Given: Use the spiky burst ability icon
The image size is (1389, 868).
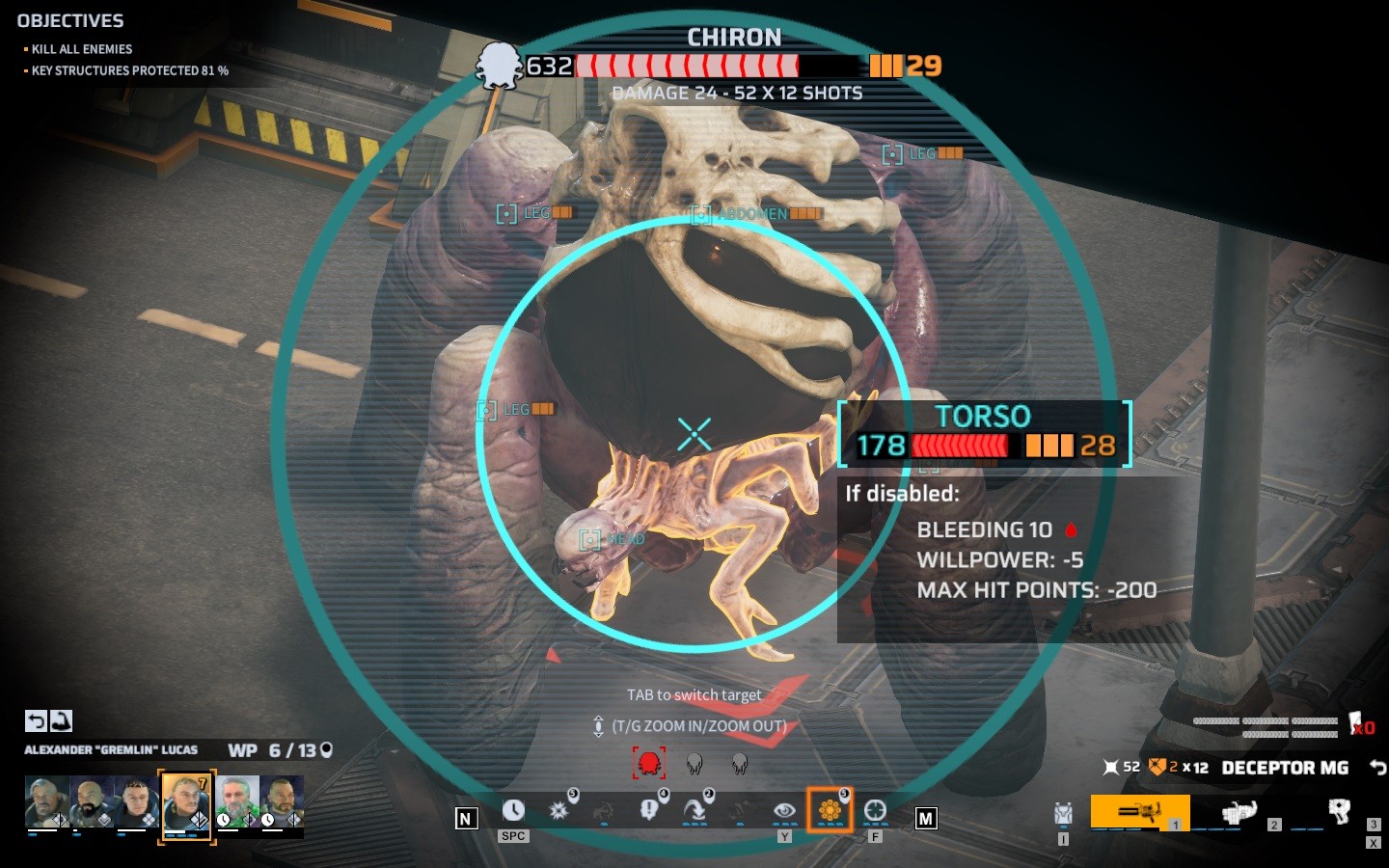Looking at the screenshot, I should click(x=558, y=811).
